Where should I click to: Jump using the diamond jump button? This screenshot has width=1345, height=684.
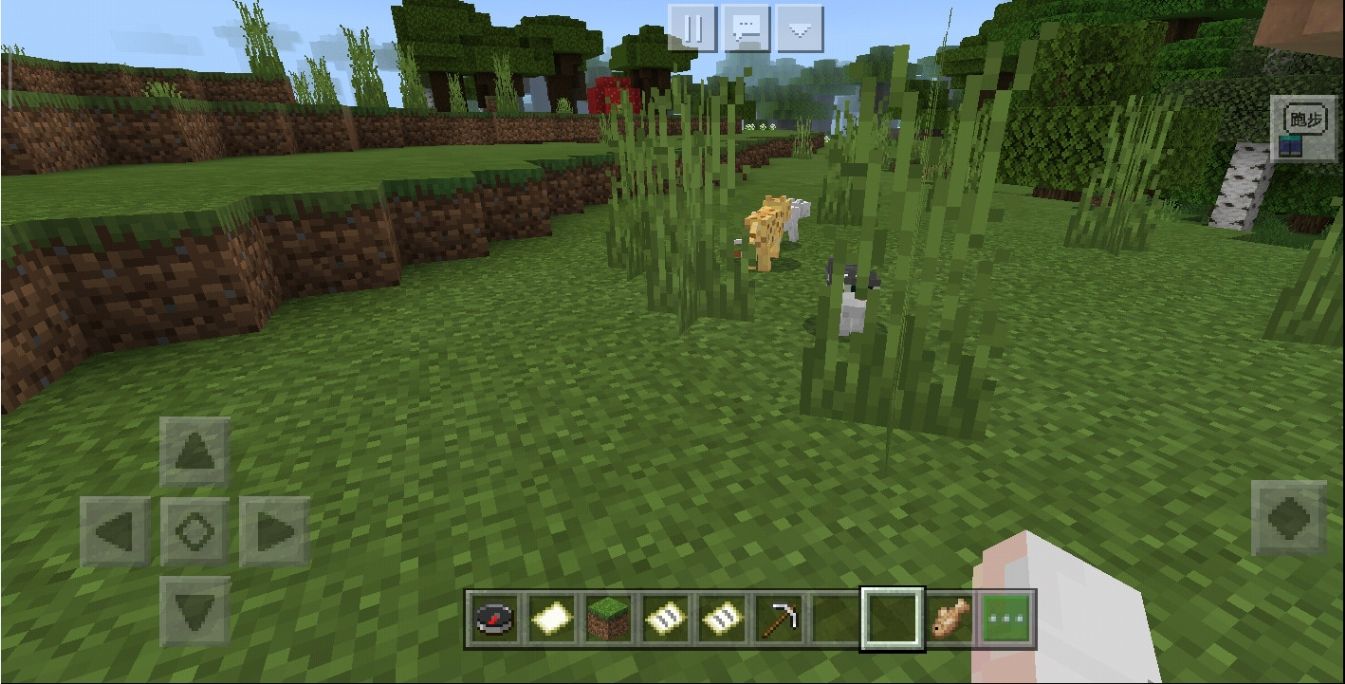1288,518
